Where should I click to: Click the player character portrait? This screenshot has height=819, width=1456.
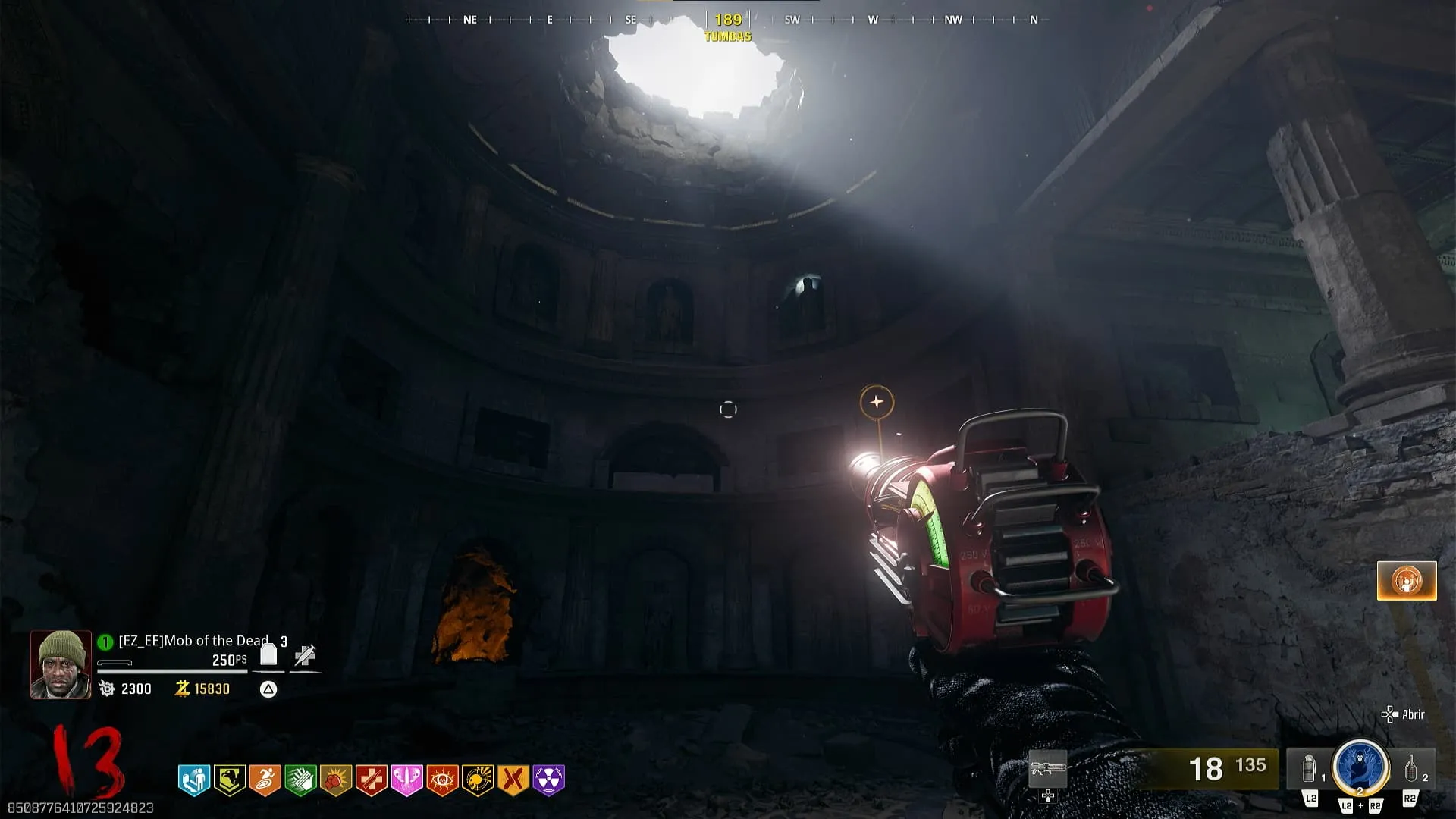[61, 664]
